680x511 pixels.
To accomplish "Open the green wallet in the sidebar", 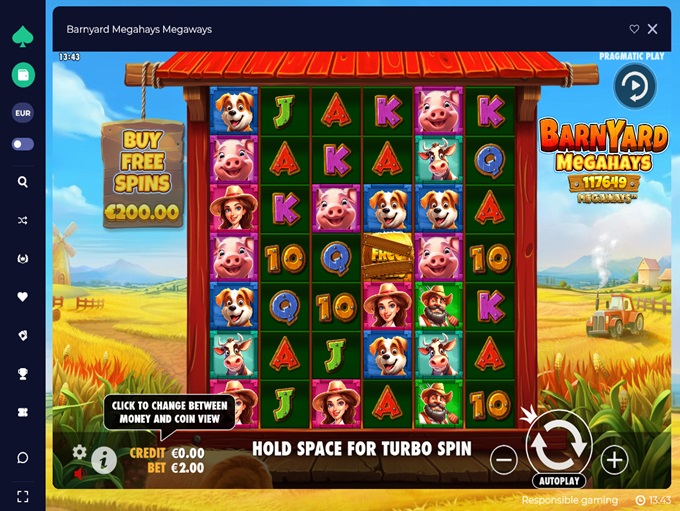I will (x=22, y=74).
